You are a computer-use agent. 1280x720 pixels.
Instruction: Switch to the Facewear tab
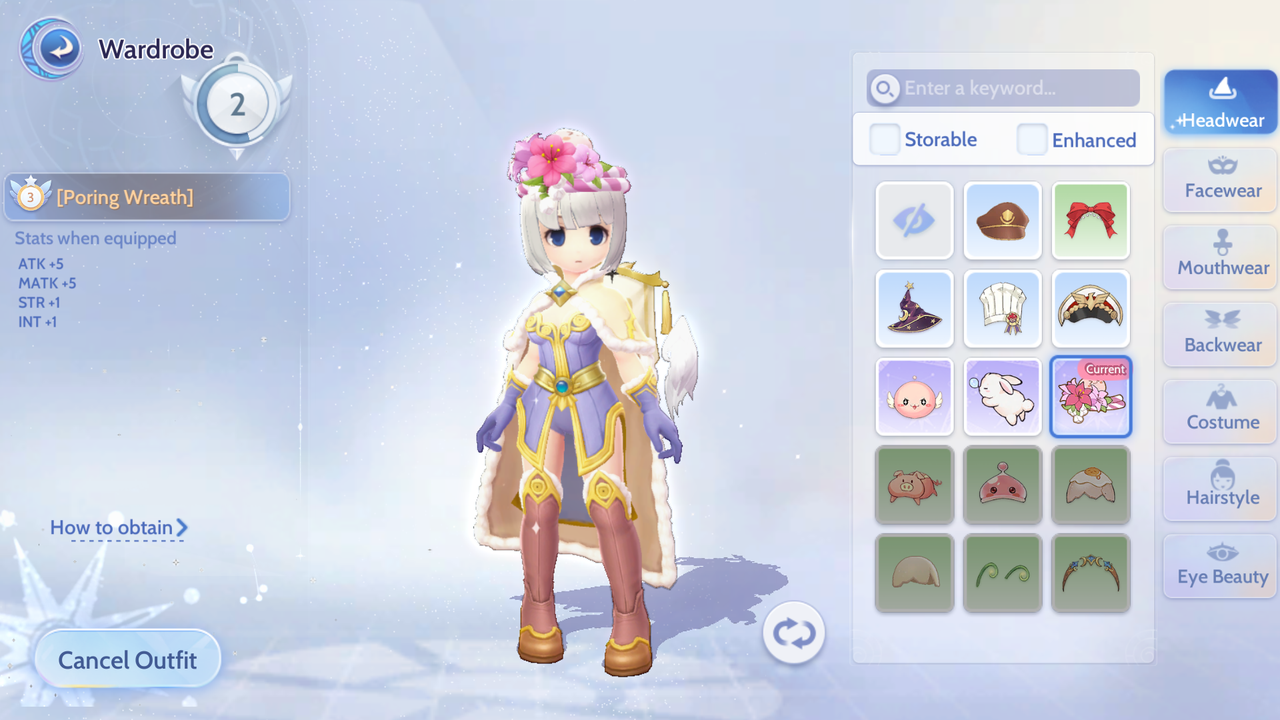coord(1220,179)
